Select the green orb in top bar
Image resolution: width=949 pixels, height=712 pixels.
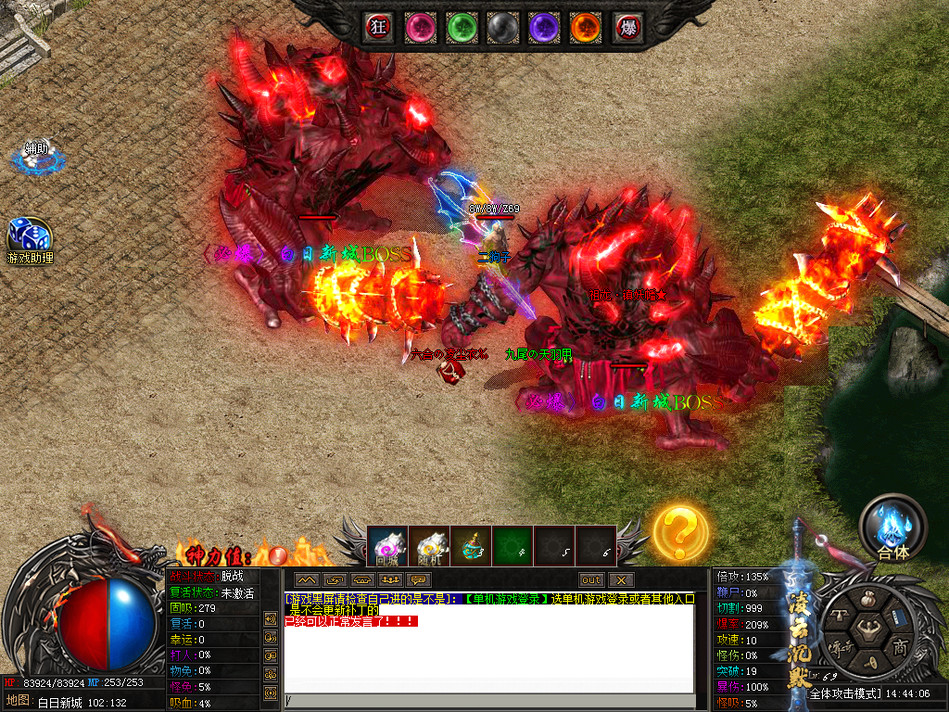[x=461, y=27]
